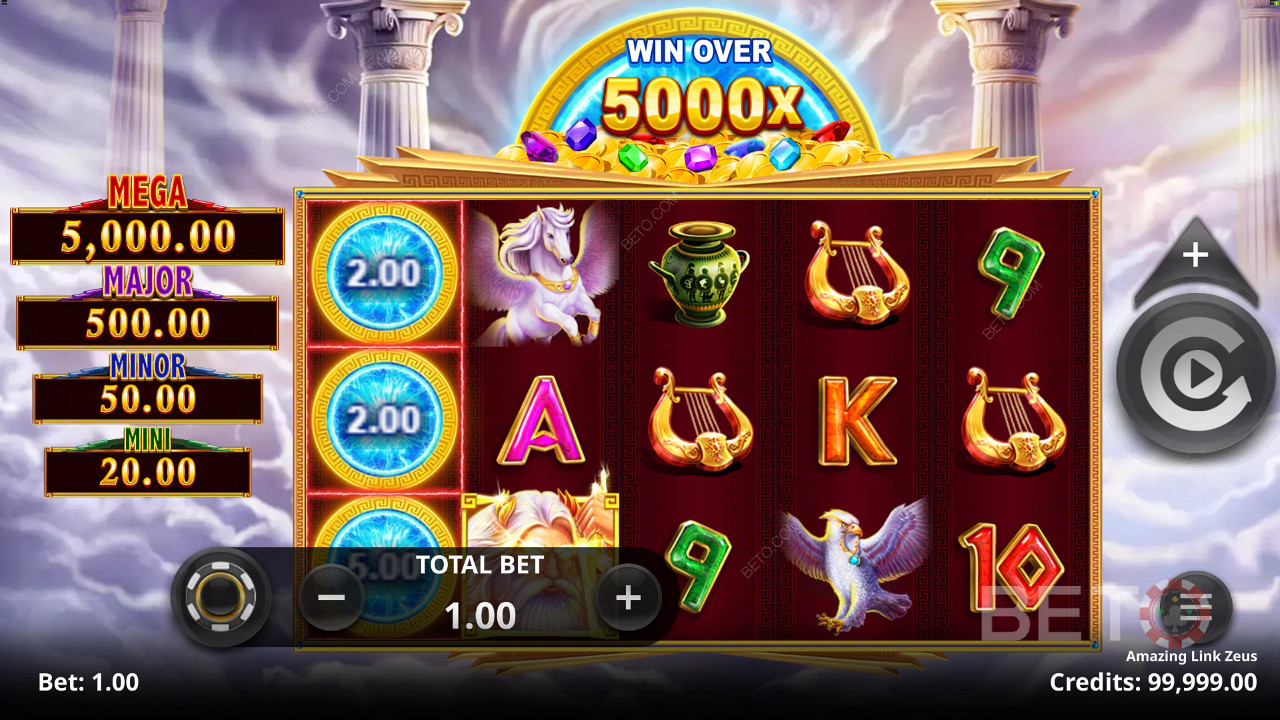Toggle the bet chip button
The image size is (1280, 720).
pos(220,597)
